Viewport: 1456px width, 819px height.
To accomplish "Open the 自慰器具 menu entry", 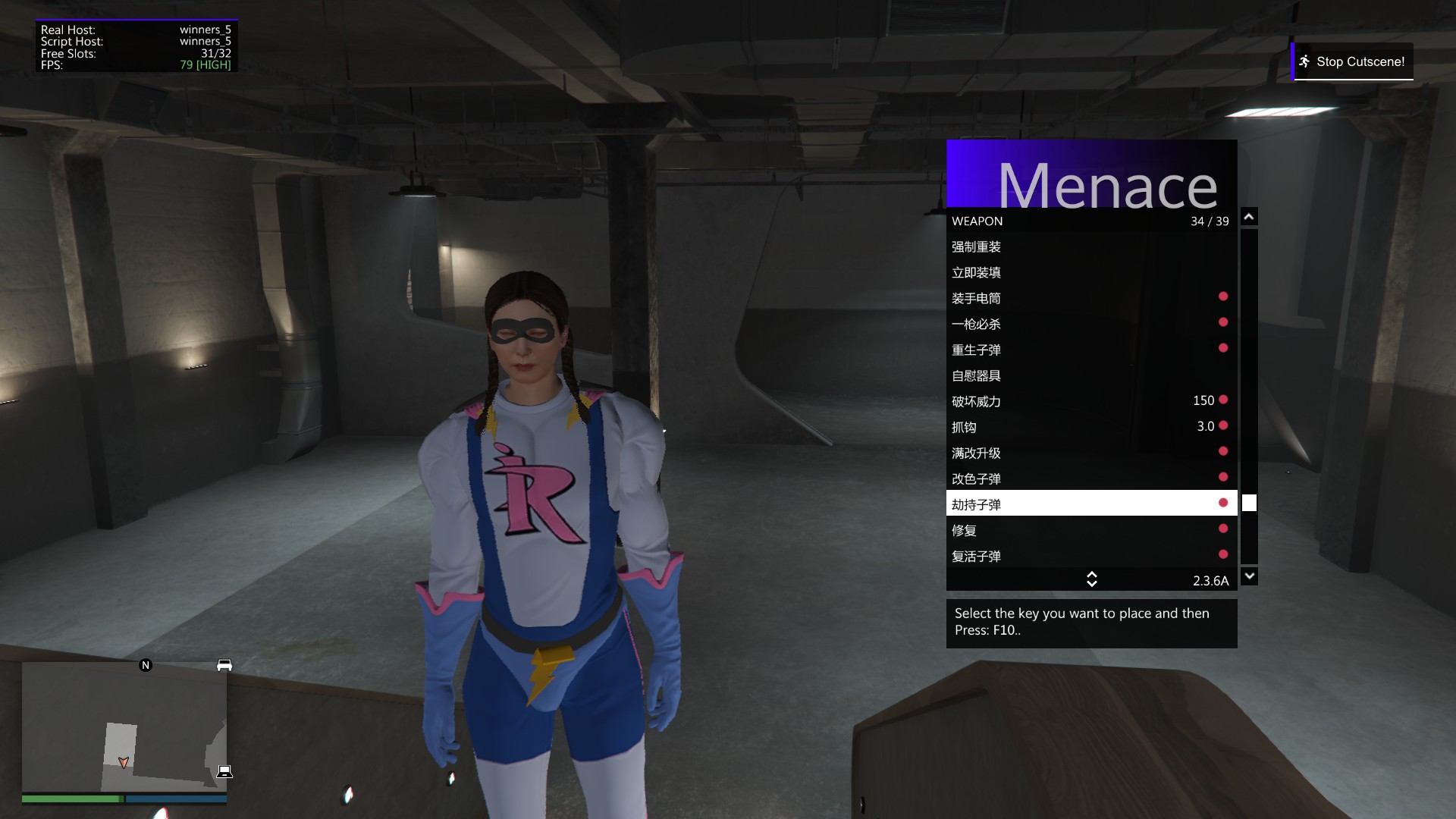I will tap(1090, 376).
